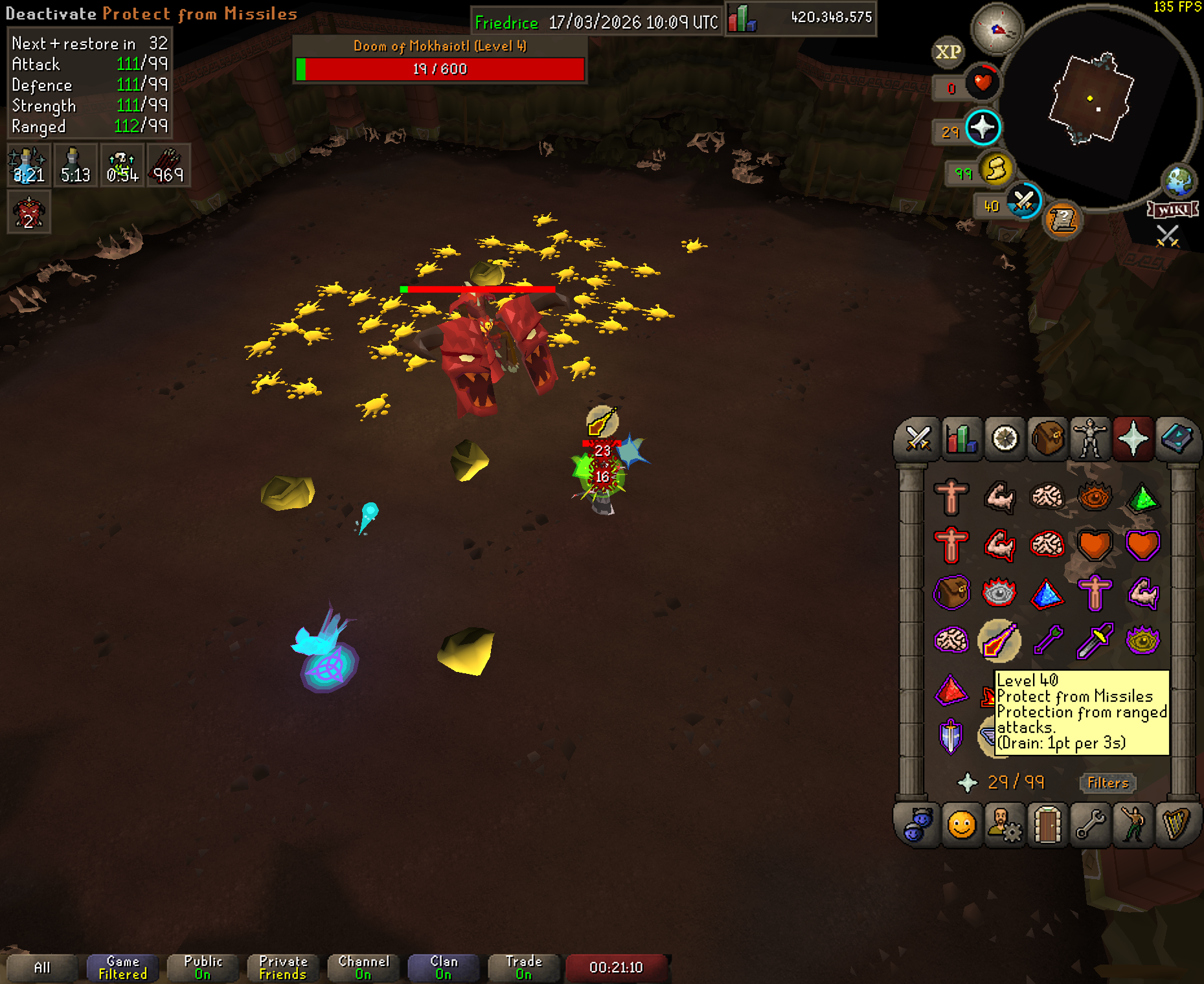Viewport: 1204px width, 984px height.
Task: Open the Inventory backpack tab
Action: click(1047, 440)
